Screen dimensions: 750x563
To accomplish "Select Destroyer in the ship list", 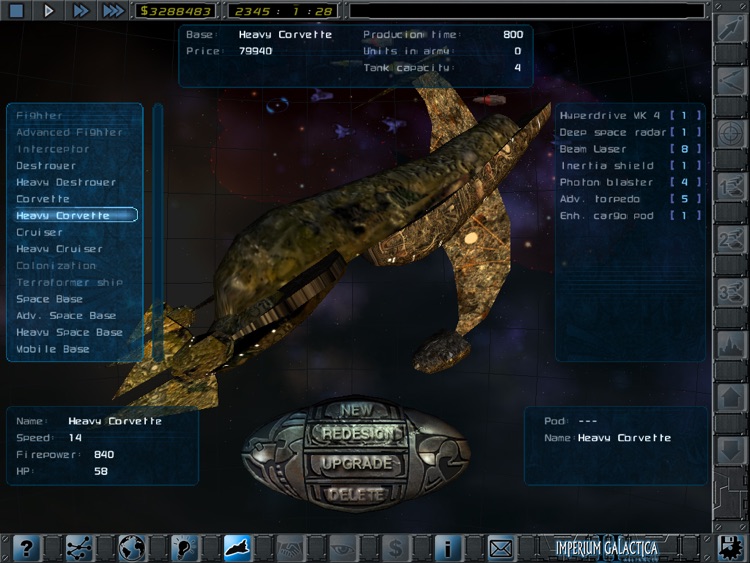I will click(46, 166).
